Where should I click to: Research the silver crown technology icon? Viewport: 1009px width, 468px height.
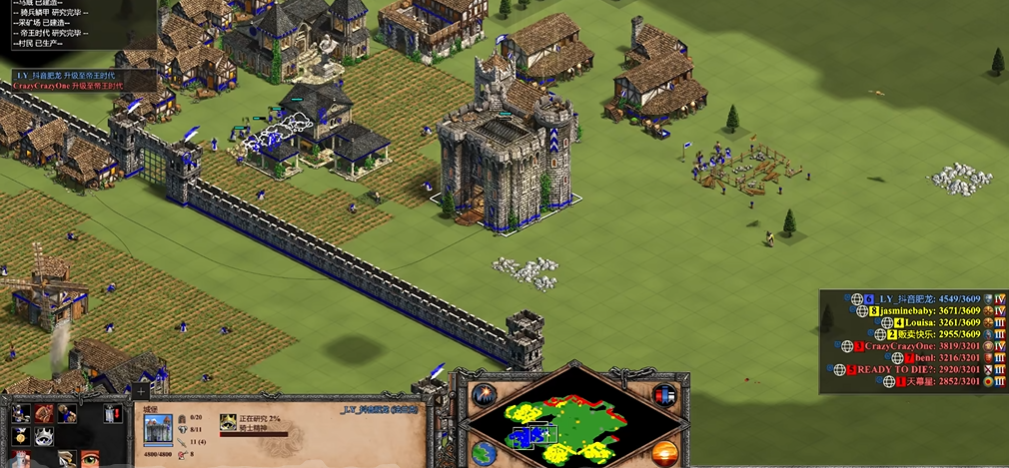coord(44,436)
